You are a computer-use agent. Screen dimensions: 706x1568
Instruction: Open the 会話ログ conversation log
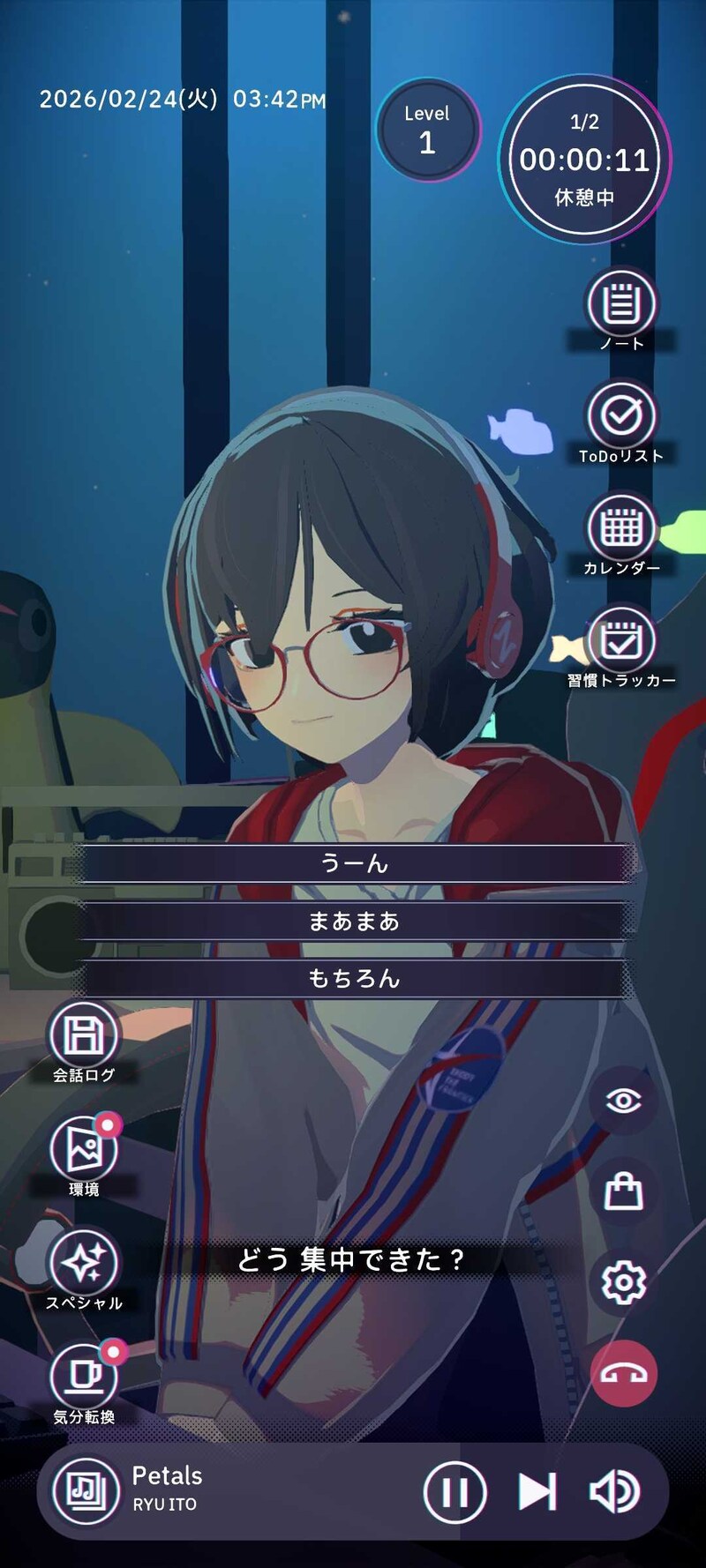coord(84,1034)
